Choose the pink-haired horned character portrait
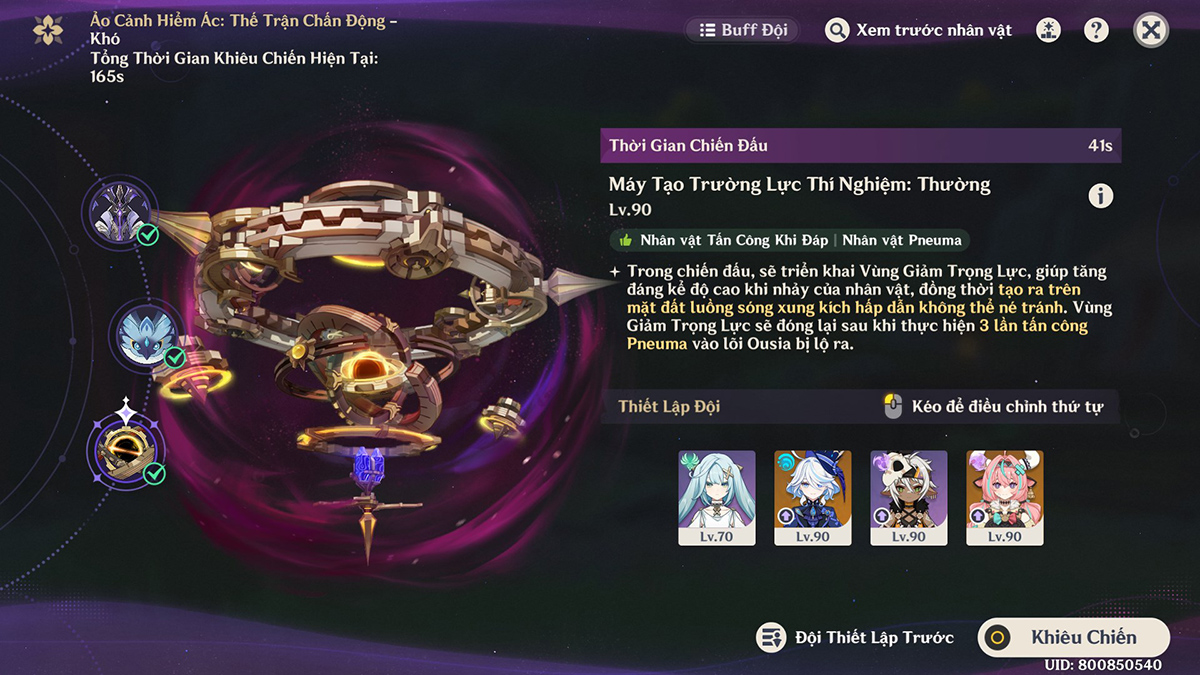Viewport: 1200px width, 675px height. (x=1005, y=497)
